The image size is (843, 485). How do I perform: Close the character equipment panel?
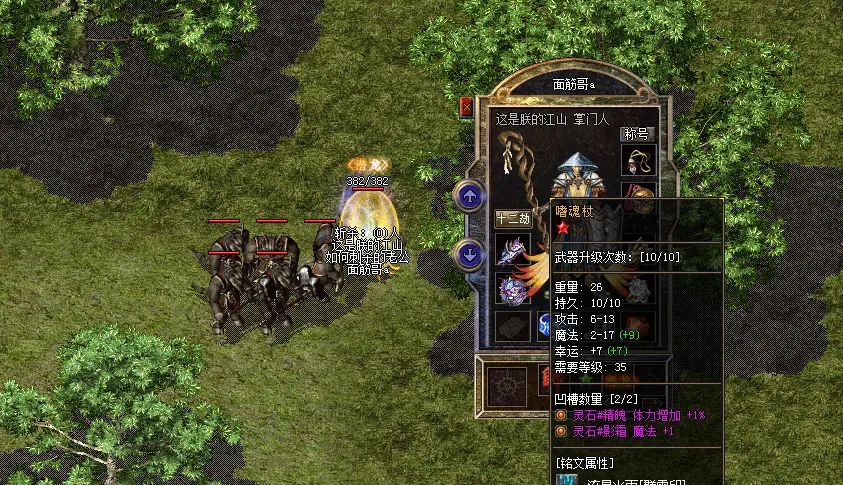pyautogui.click(x=466, y=107)
